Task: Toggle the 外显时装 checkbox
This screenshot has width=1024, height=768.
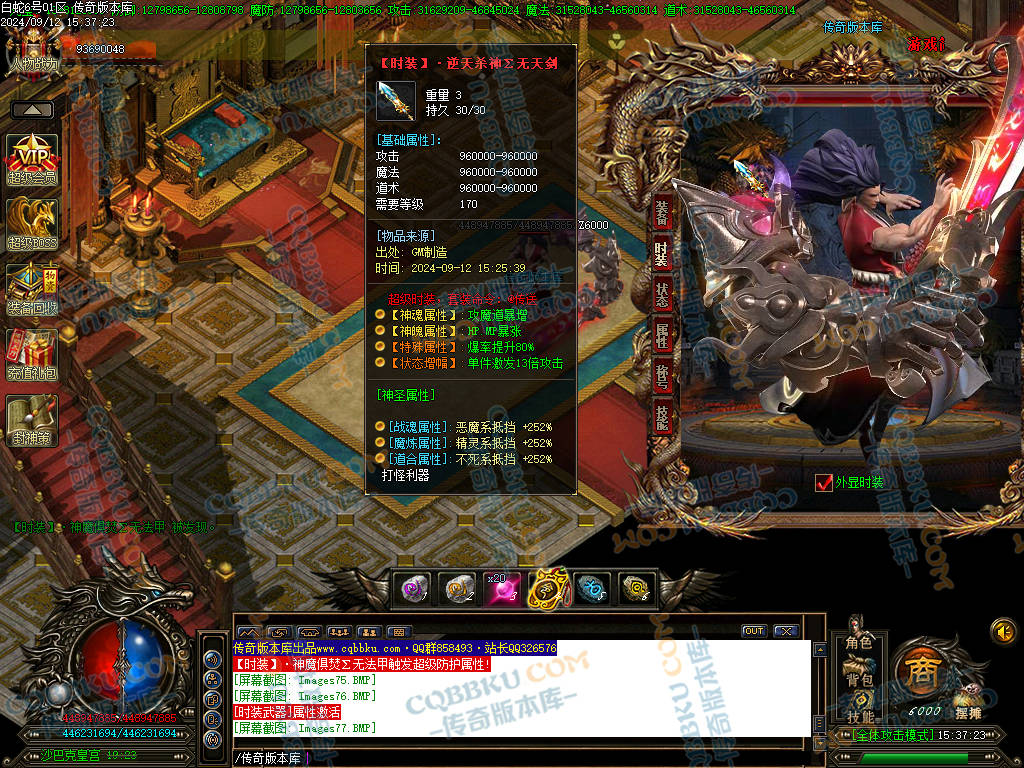Action: (824, 483)
